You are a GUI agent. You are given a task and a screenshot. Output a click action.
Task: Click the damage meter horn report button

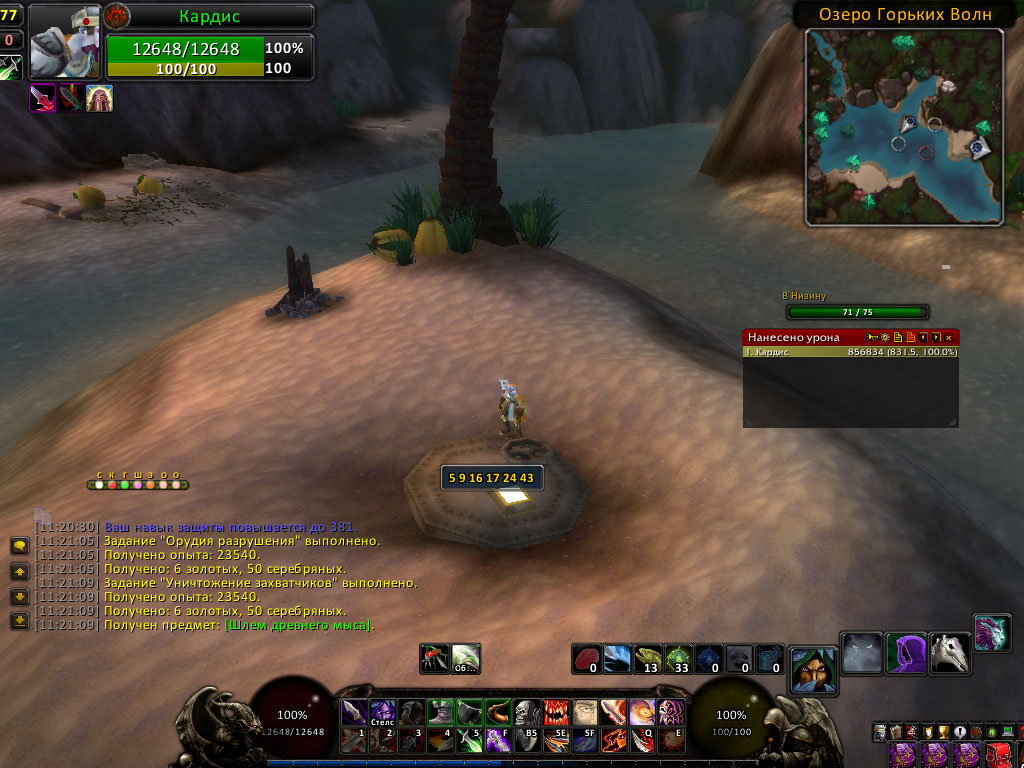coord(872,338)
